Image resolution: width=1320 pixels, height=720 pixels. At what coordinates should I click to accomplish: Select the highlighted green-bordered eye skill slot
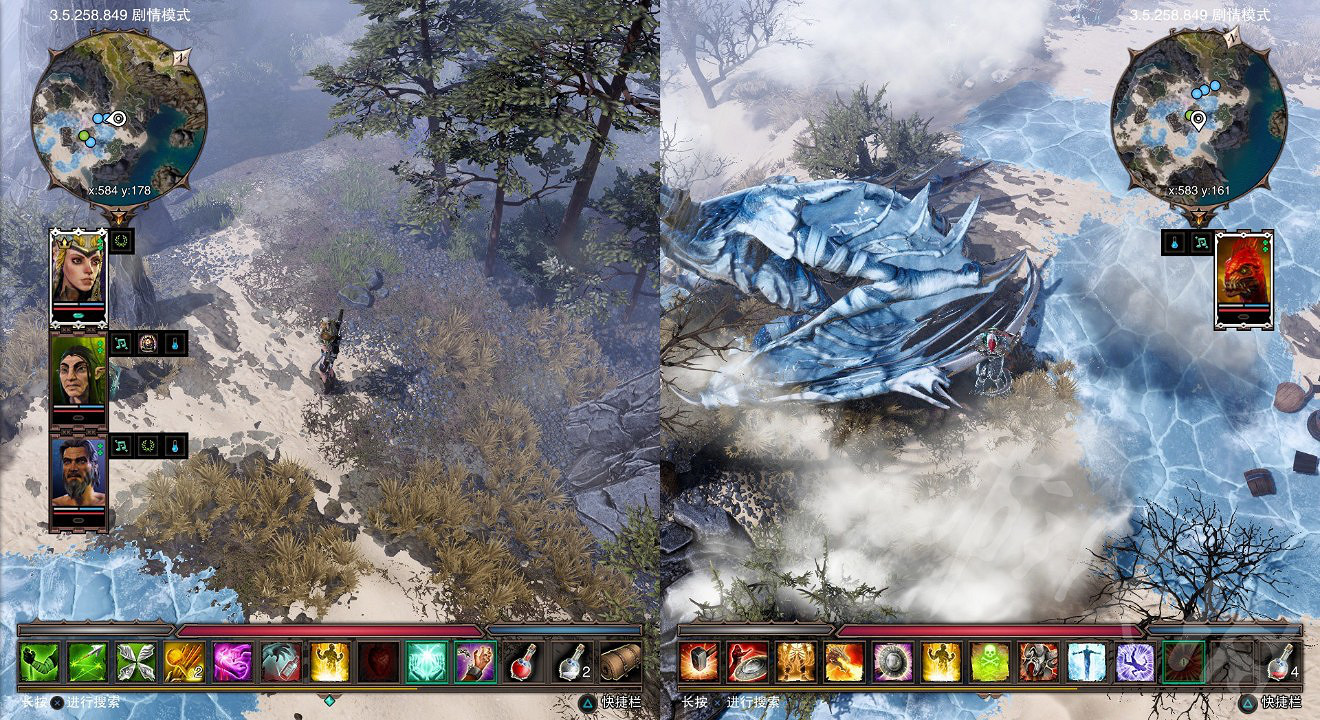coord(1185,660)
